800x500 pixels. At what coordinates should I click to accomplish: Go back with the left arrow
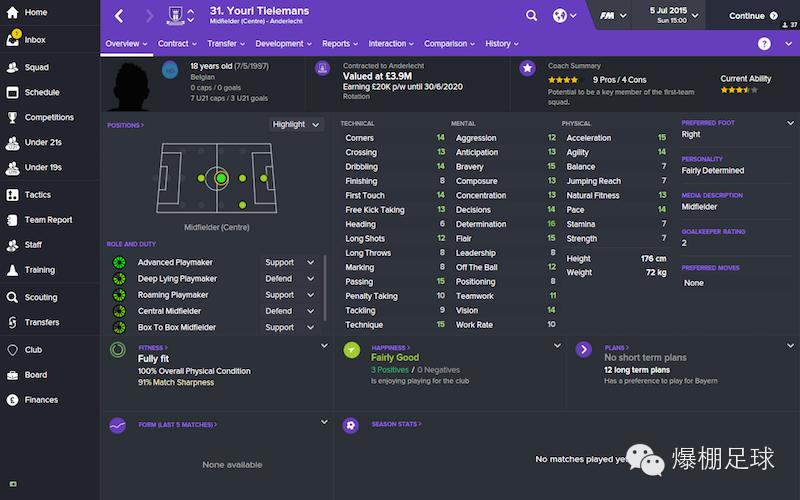pos(119,16)
